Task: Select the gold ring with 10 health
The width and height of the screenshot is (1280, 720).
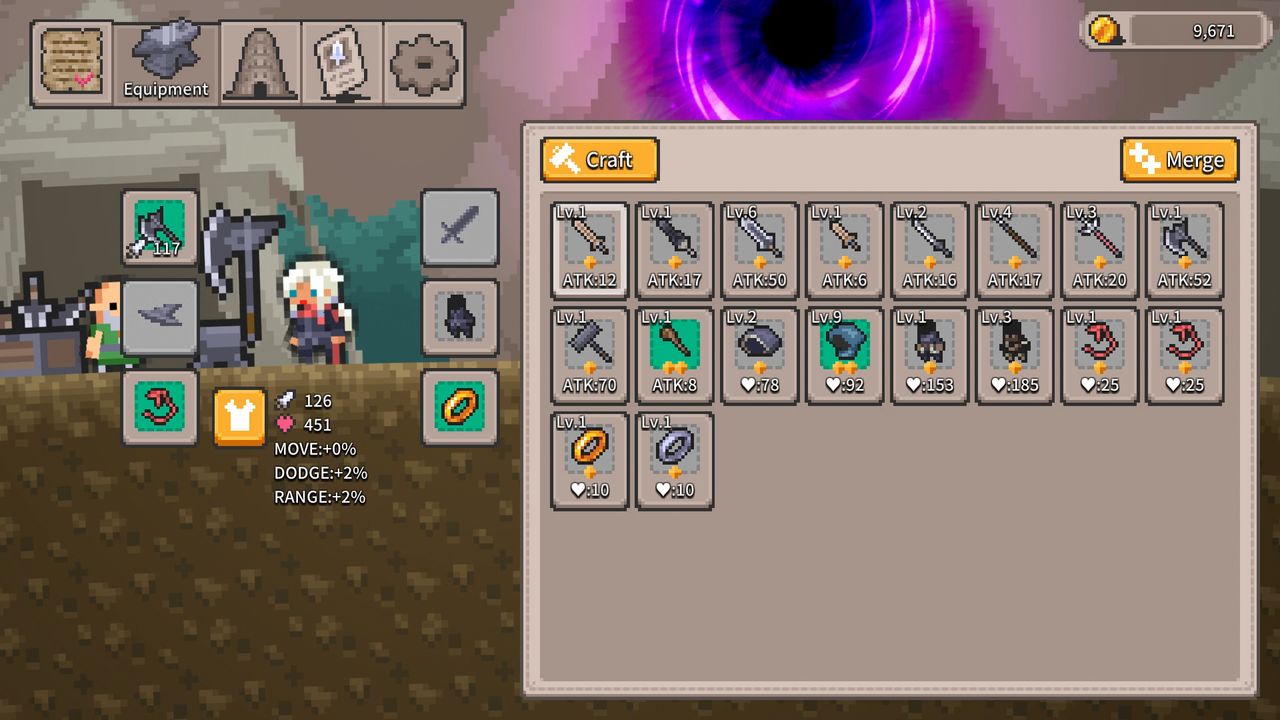Action: pyautogui.click(x=589, y=458)
